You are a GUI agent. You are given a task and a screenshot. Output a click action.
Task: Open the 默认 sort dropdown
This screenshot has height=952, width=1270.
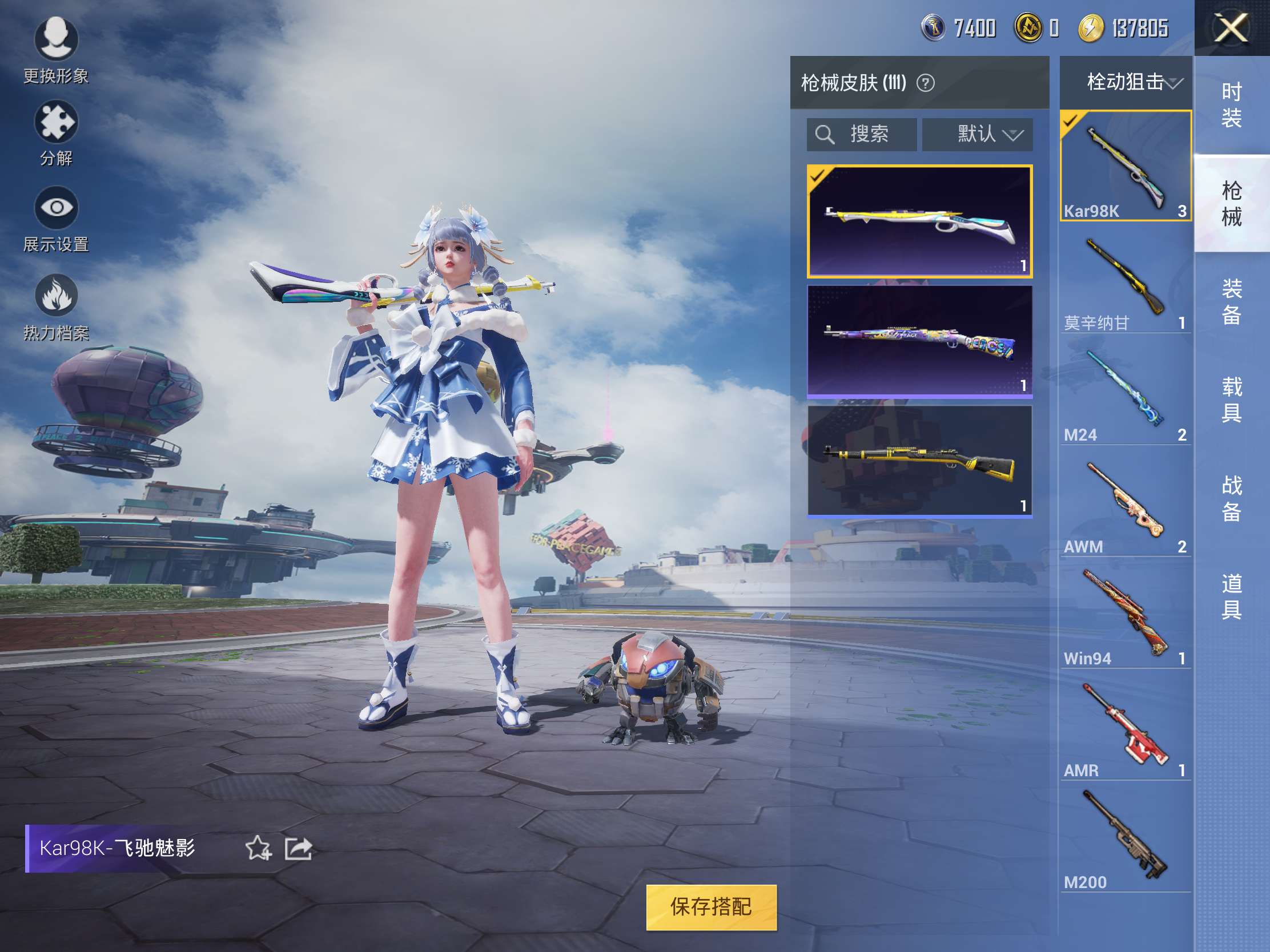(x=977, y=135)
